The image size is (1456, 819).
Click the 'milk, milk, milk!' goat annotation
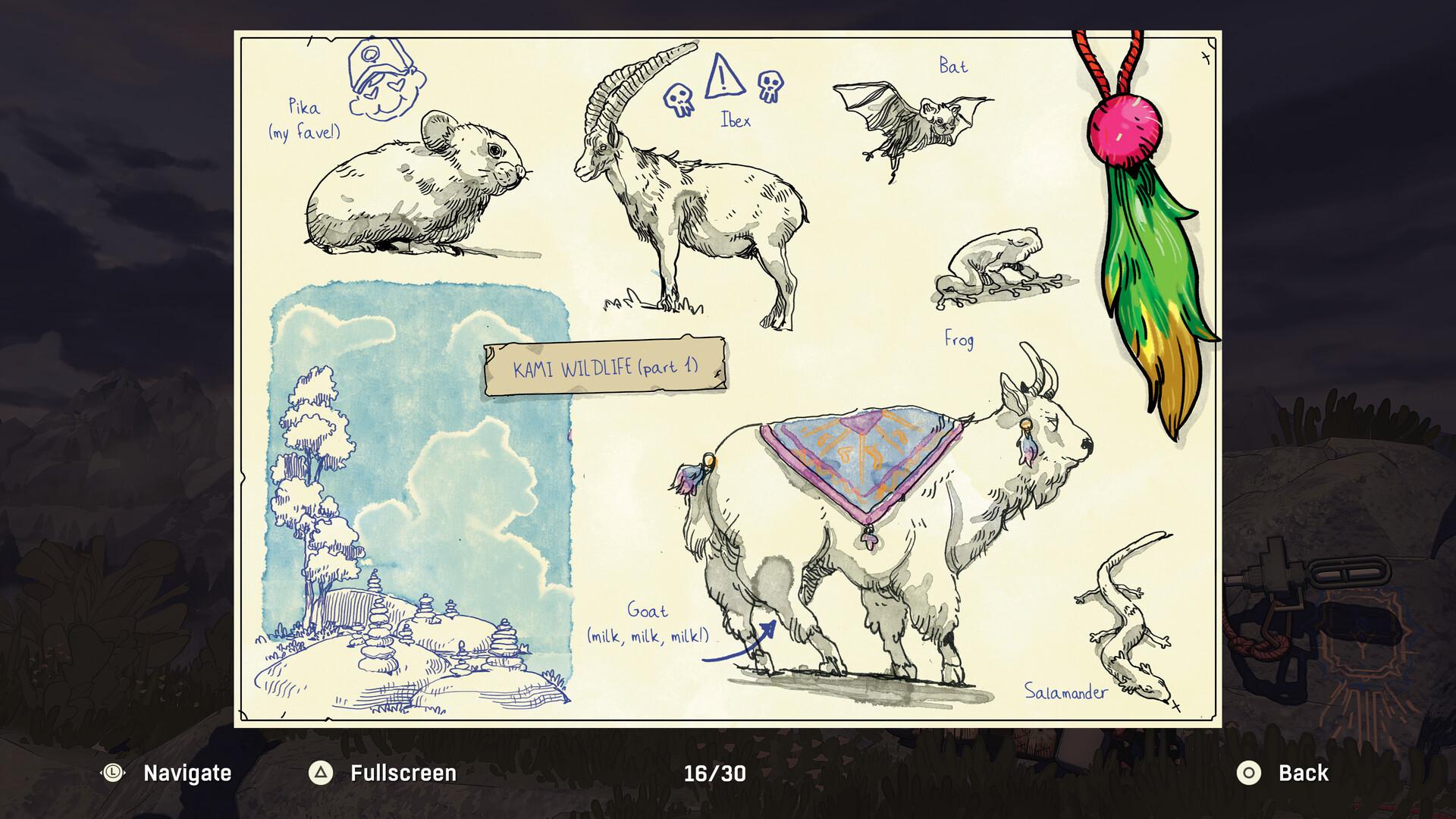click(648, 637)
